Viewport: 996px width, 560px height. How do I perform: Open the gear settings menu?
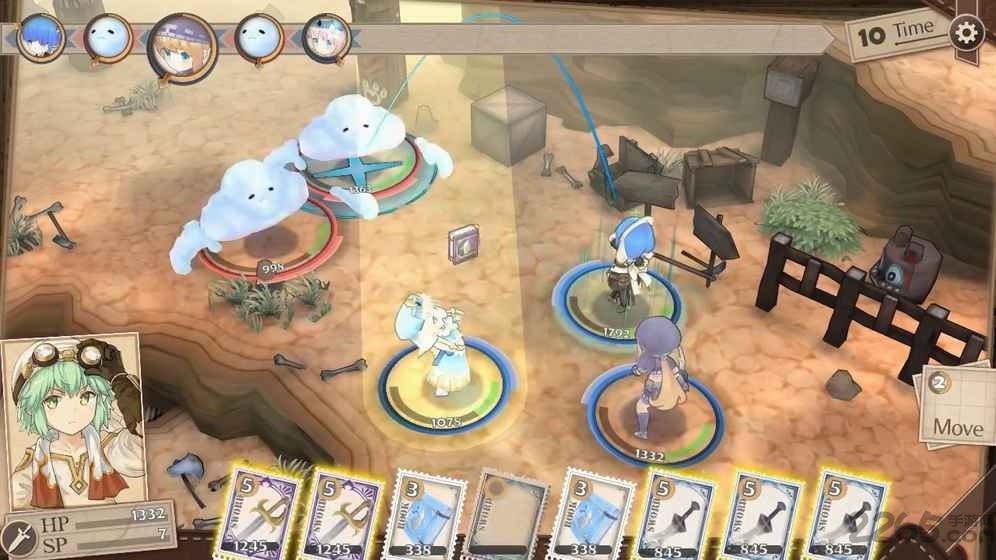pyautogui.click(x=967, y=33)
